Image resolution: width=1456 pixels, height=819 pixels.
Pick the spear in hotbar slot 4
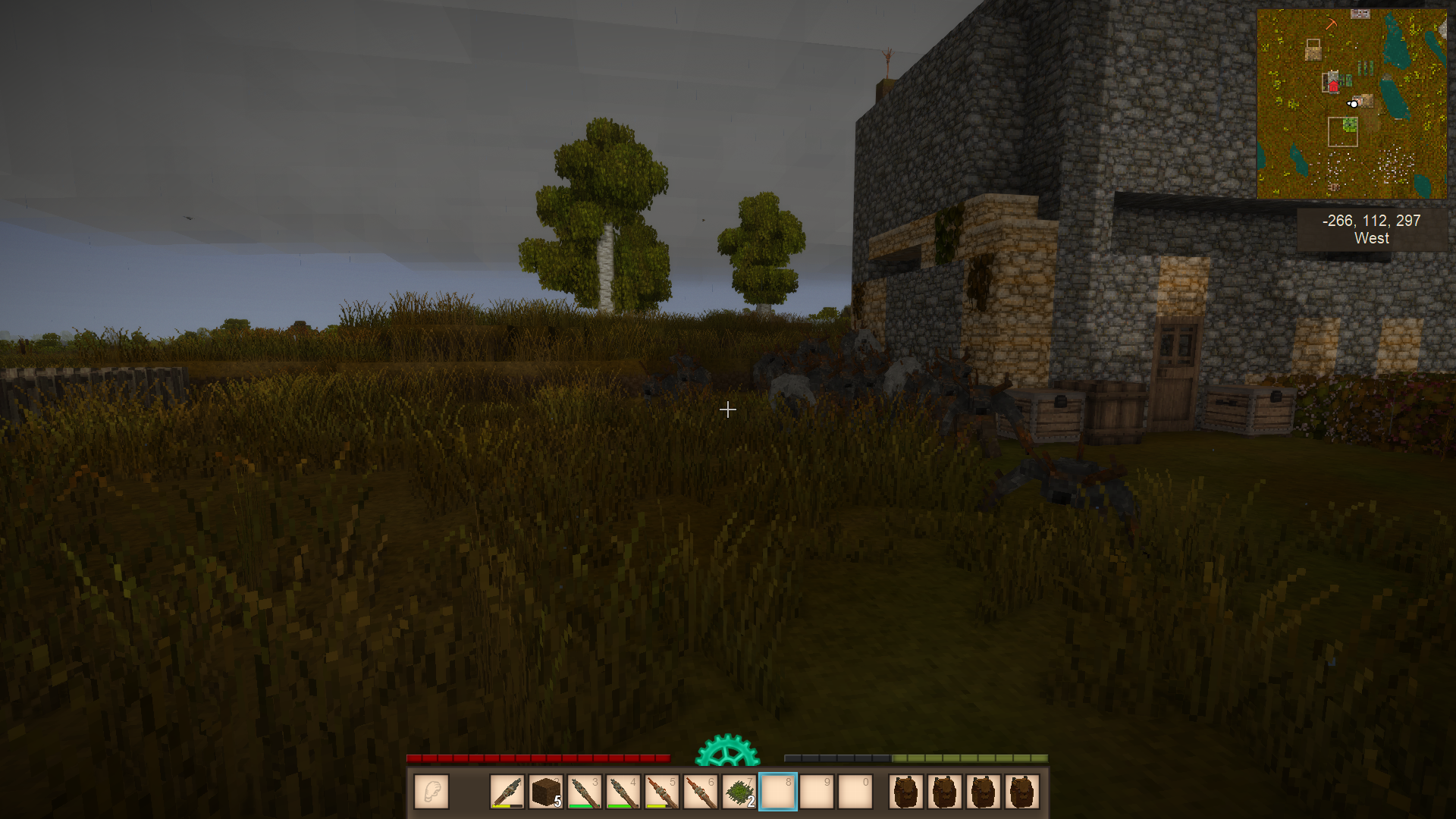623,792
